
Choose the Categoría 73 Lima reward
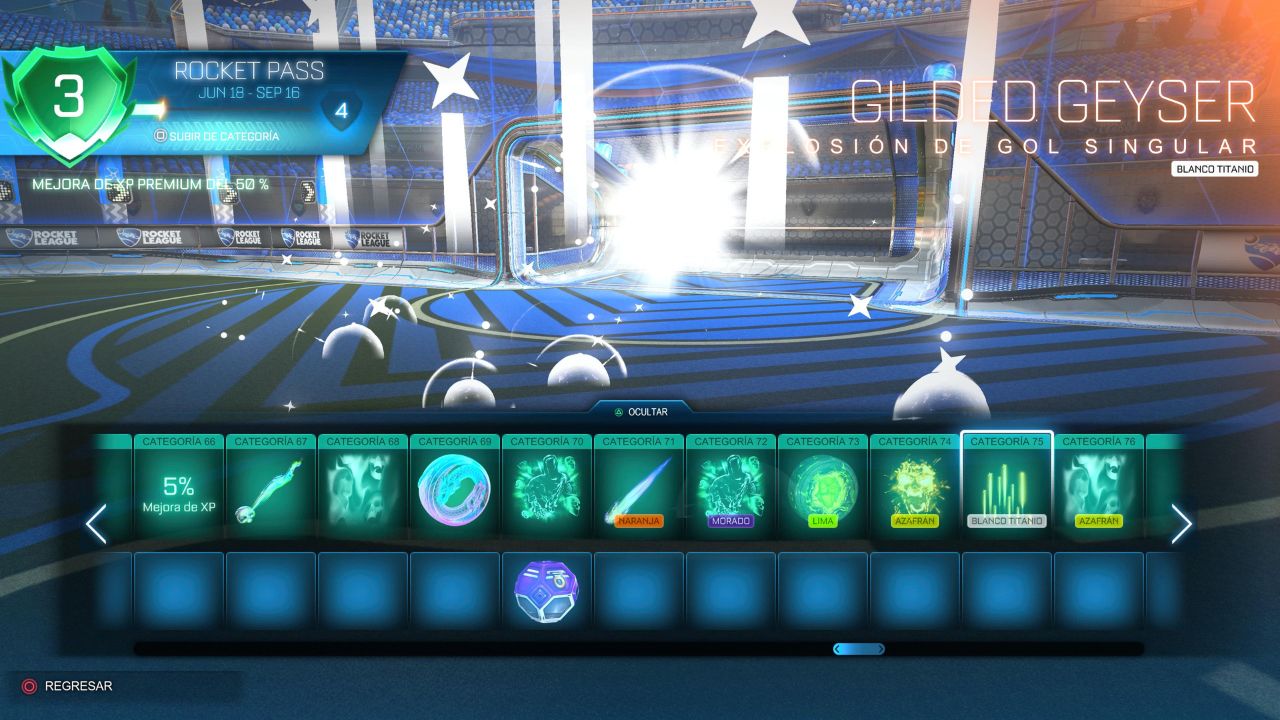click(822, 487)
